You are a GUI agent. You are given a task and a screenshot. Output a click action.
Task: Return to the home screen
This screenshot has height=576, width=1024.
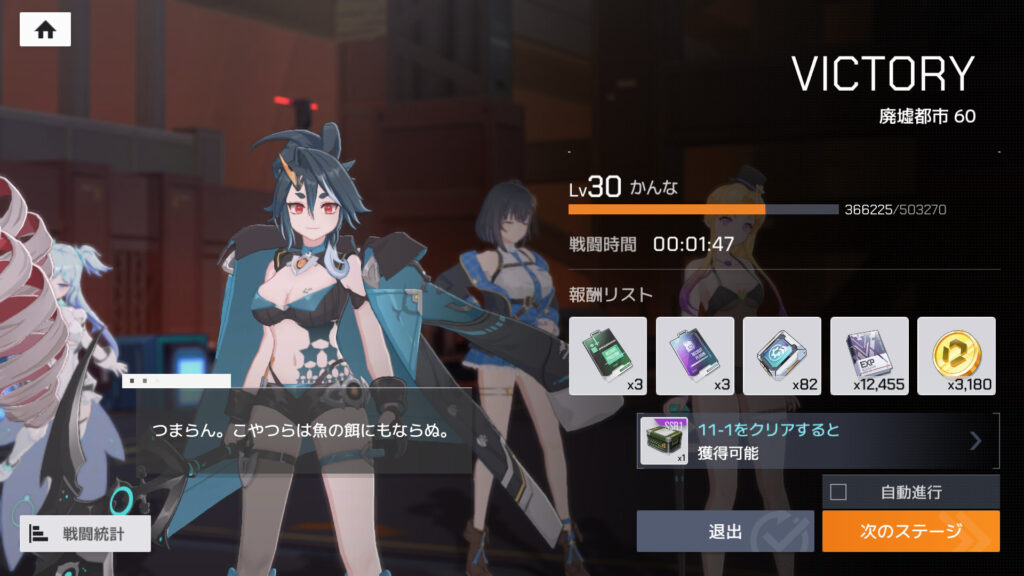[45, 30]
